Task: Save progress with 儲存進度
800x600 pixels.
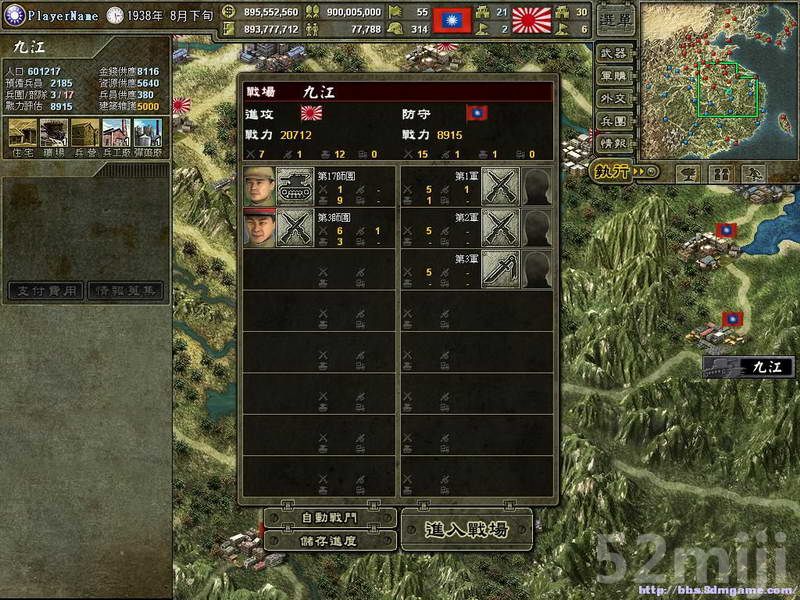Action: point(328,540)
